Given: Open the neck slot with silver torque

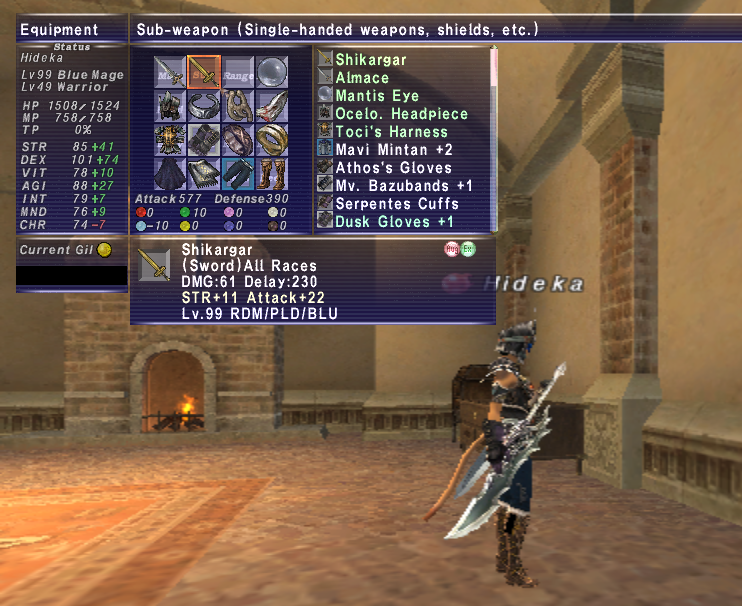Looking at the screenshot, I should point(204,106).
